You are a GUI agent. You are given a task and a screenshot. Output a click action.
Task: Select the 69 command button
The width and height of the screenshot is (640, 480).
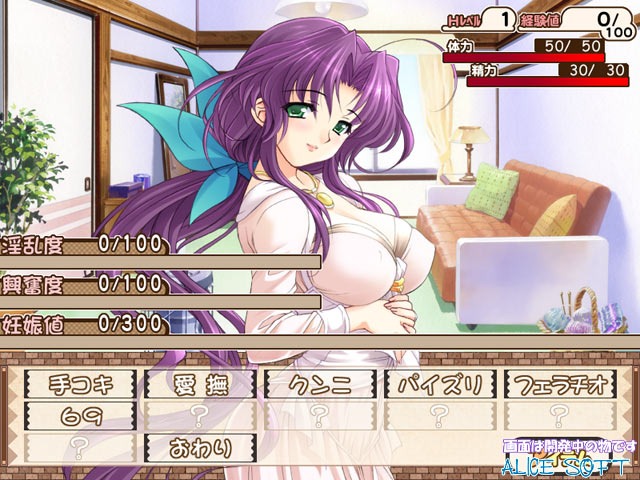[x=80, y=413]
